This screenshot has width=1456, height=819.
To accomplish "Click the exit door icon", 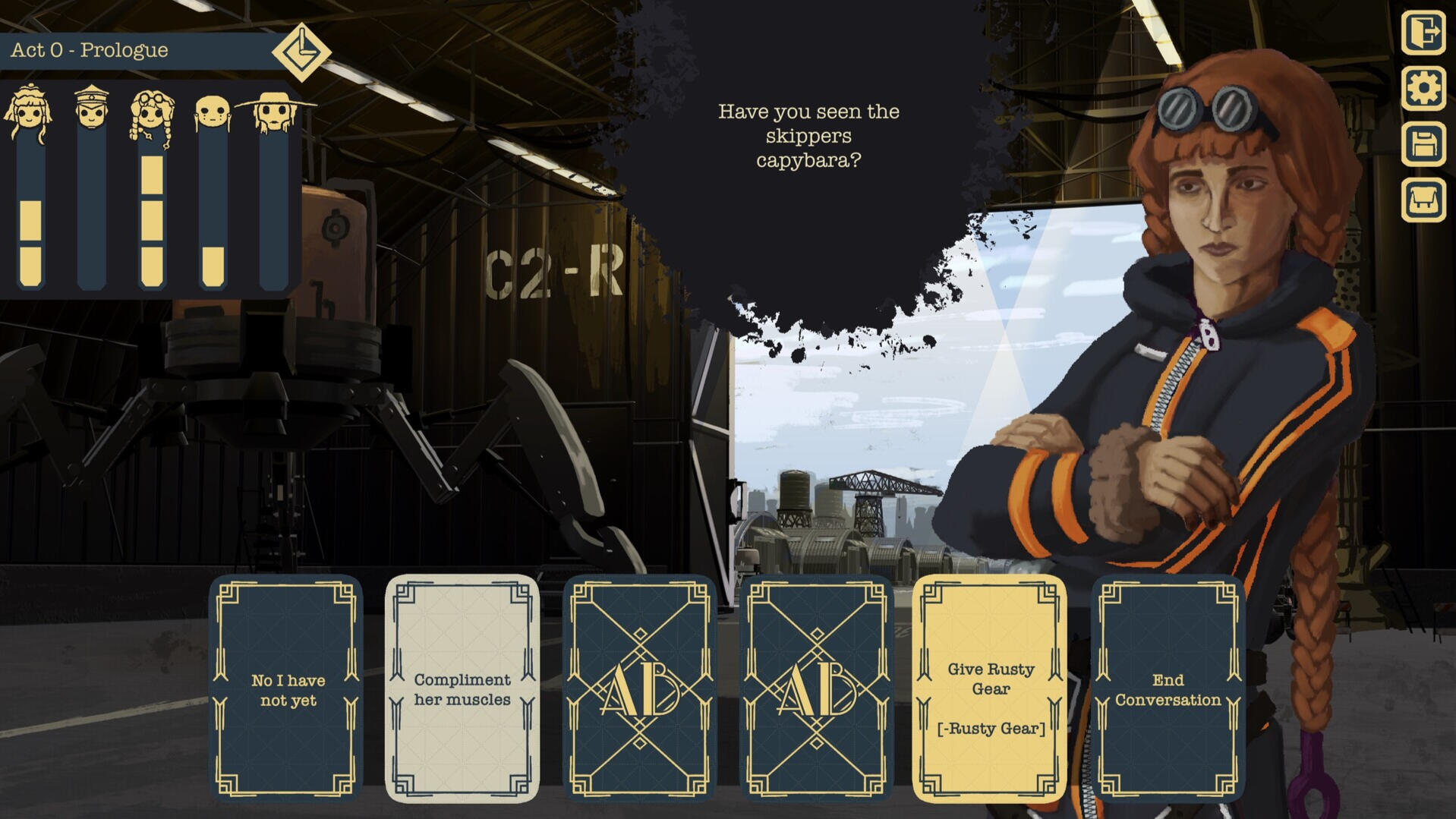I will 1425,32.
